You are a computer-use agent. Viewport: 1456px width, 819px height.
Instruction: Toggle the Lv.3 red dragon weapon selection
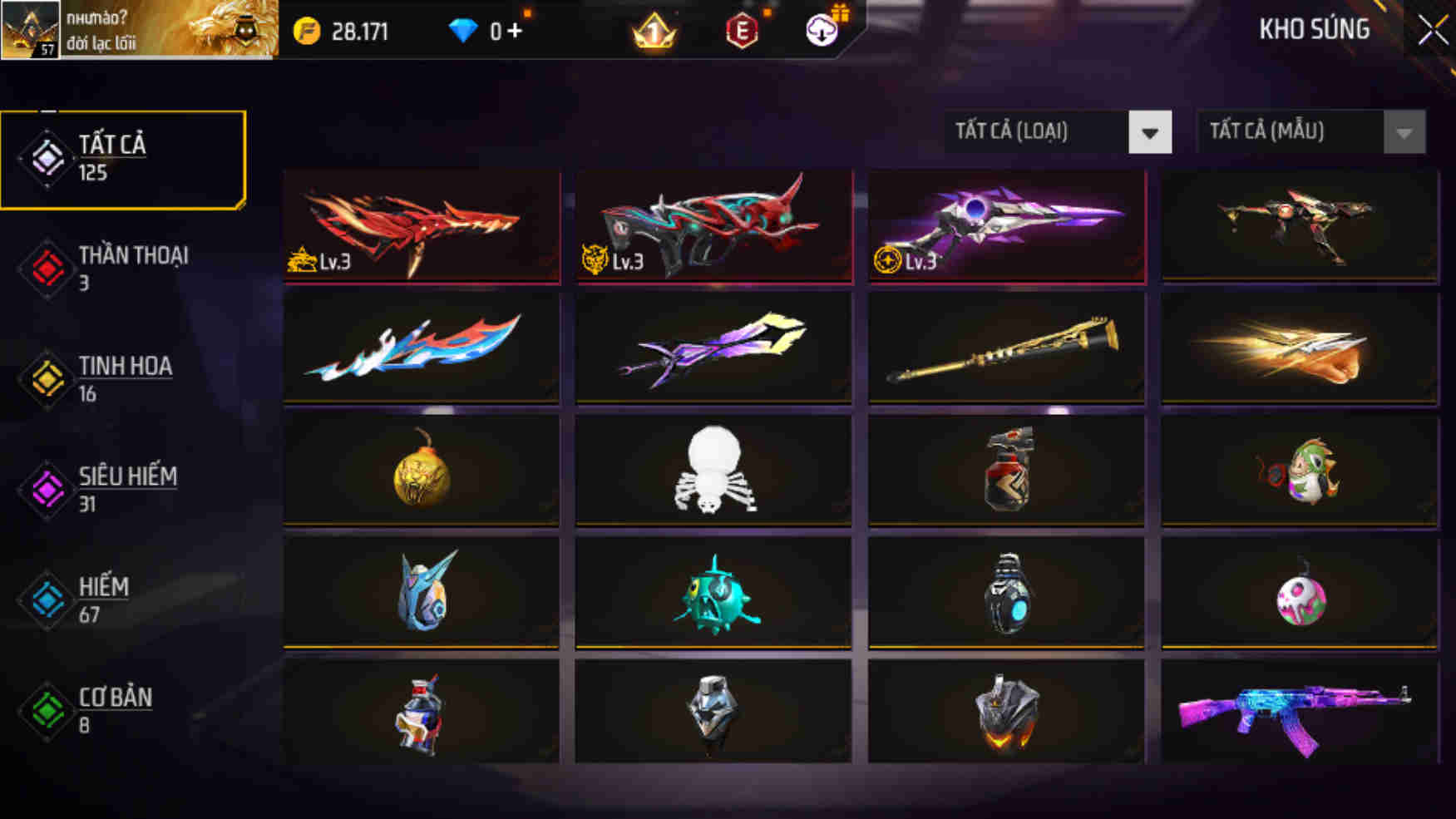pyautogui.click(x=418, y=225)
